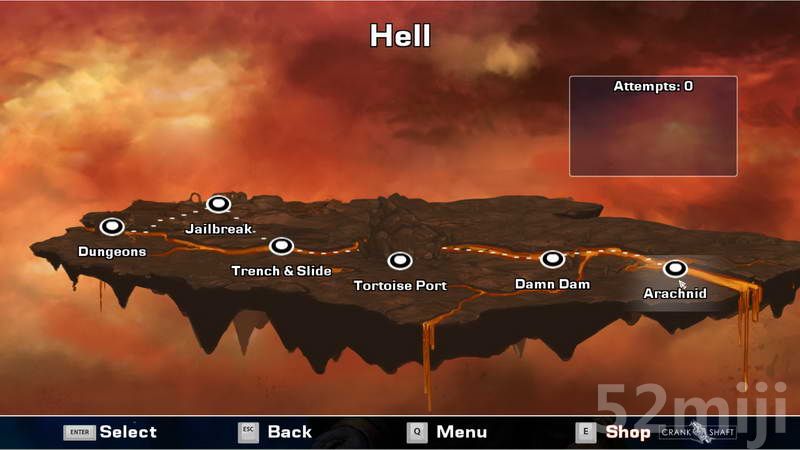The height and width of the screenshot is (450, 800).
Task: Select the Arachnid level marker
Action: pos(675,268)
